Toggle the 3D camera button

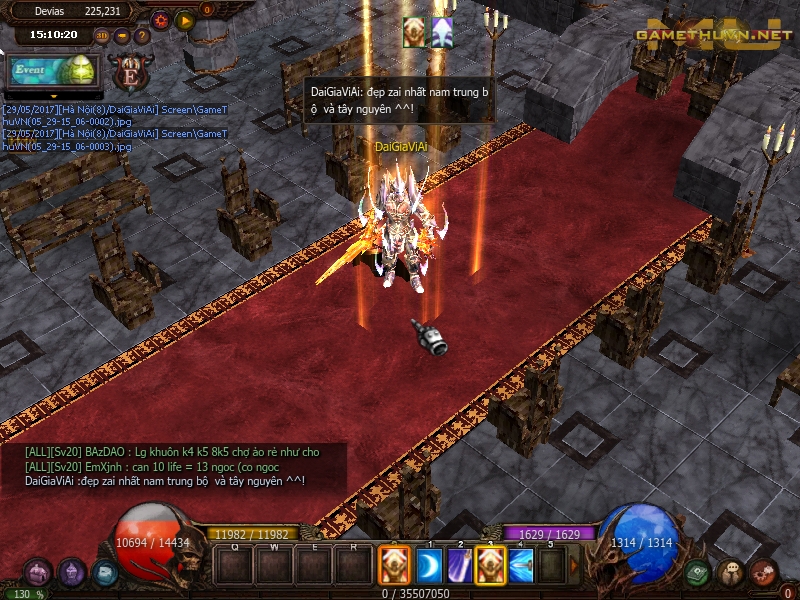(102, 36)
